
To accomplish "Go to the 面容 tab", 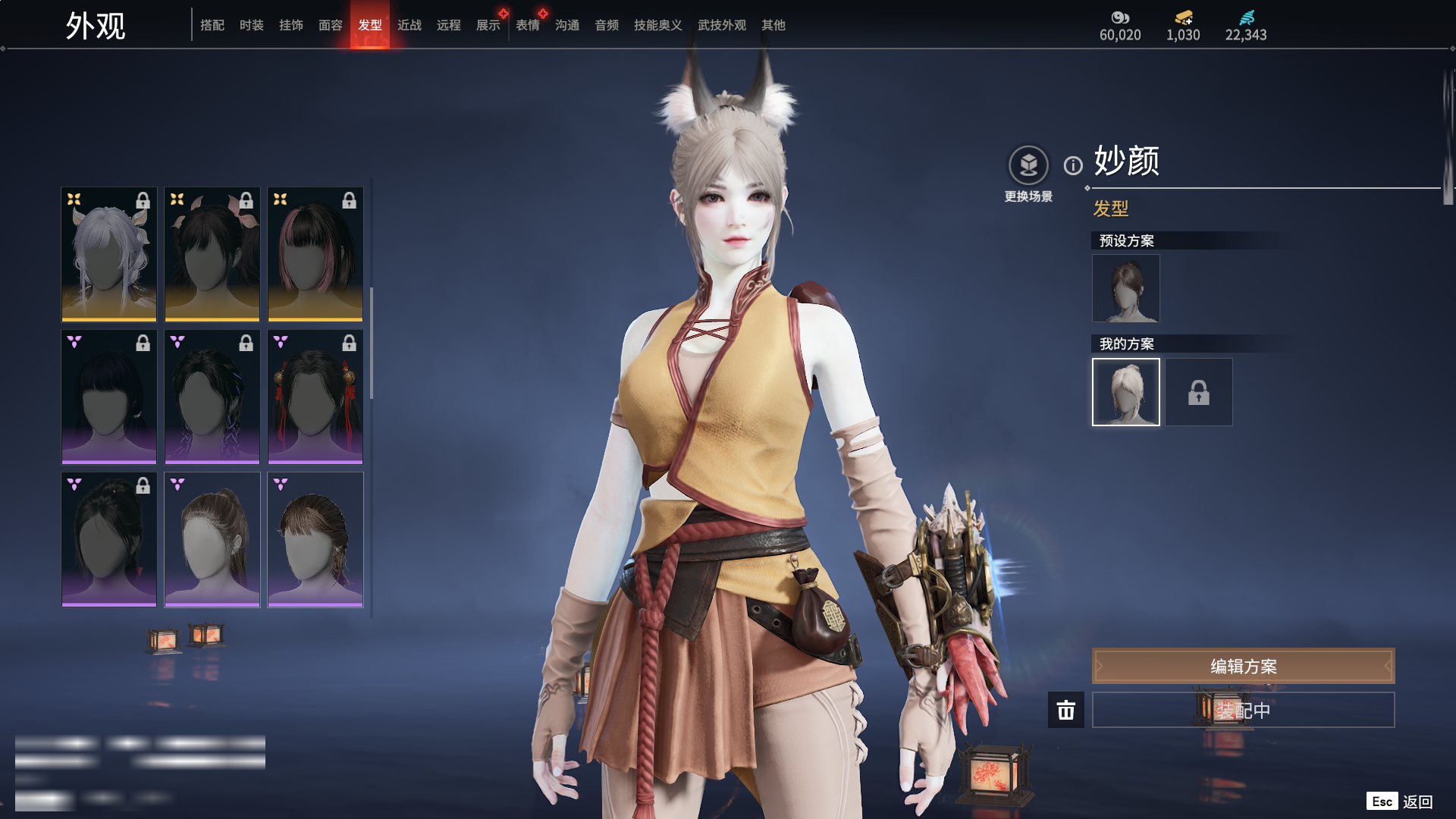I will coord(331,25).
